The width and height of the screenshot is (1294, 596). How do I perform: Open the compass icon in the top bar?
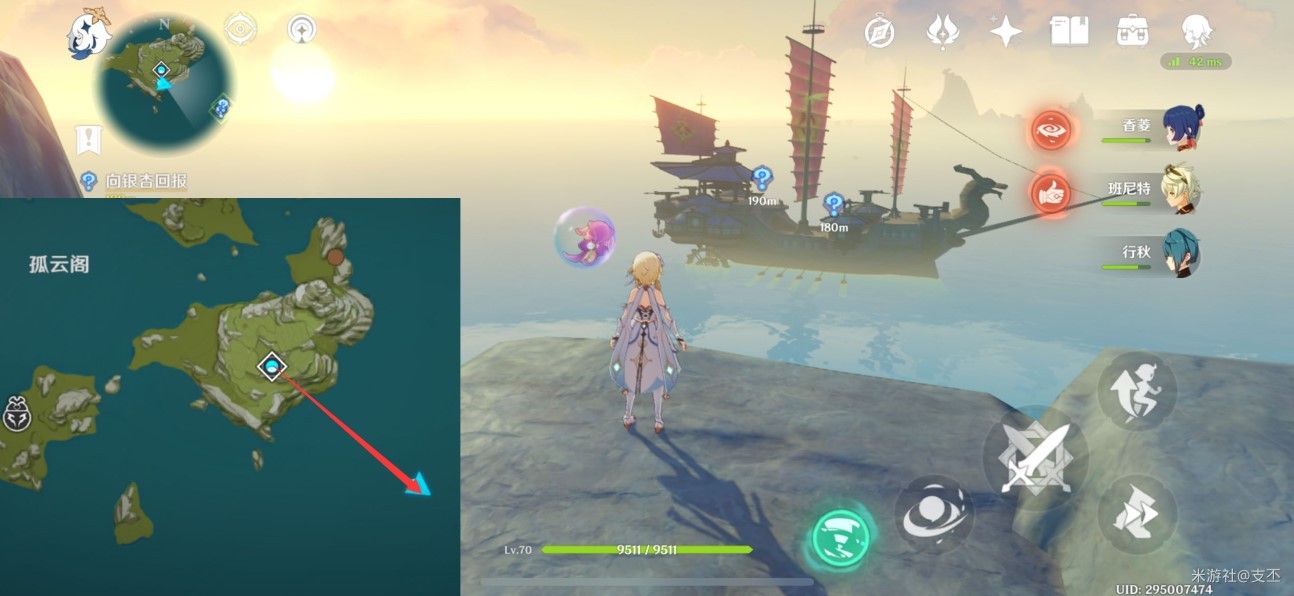click(879, 32)
